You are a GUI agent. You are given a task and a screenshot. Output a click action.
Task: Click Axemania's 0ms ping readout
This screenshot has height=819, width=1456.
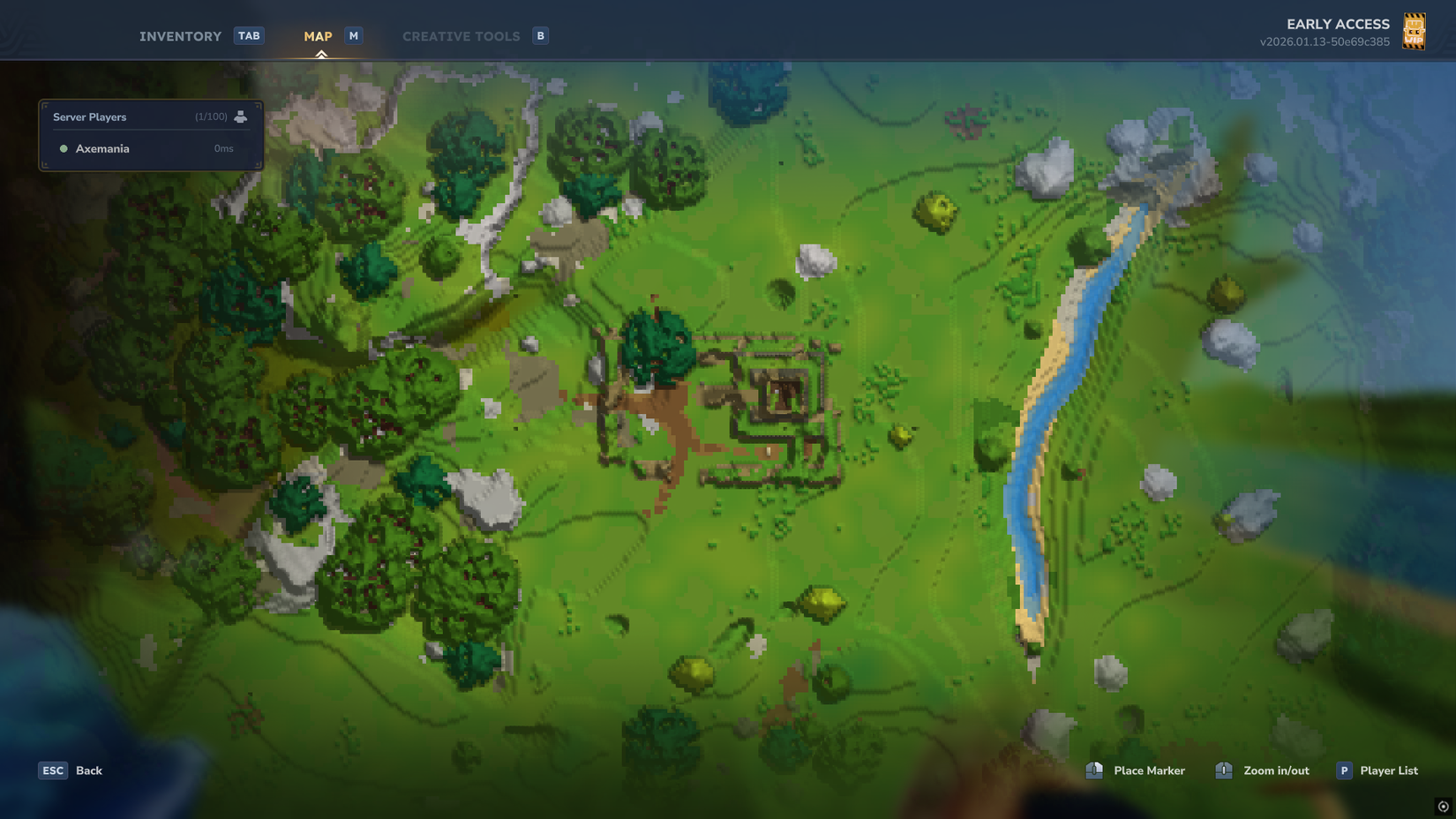coord(223,148)
